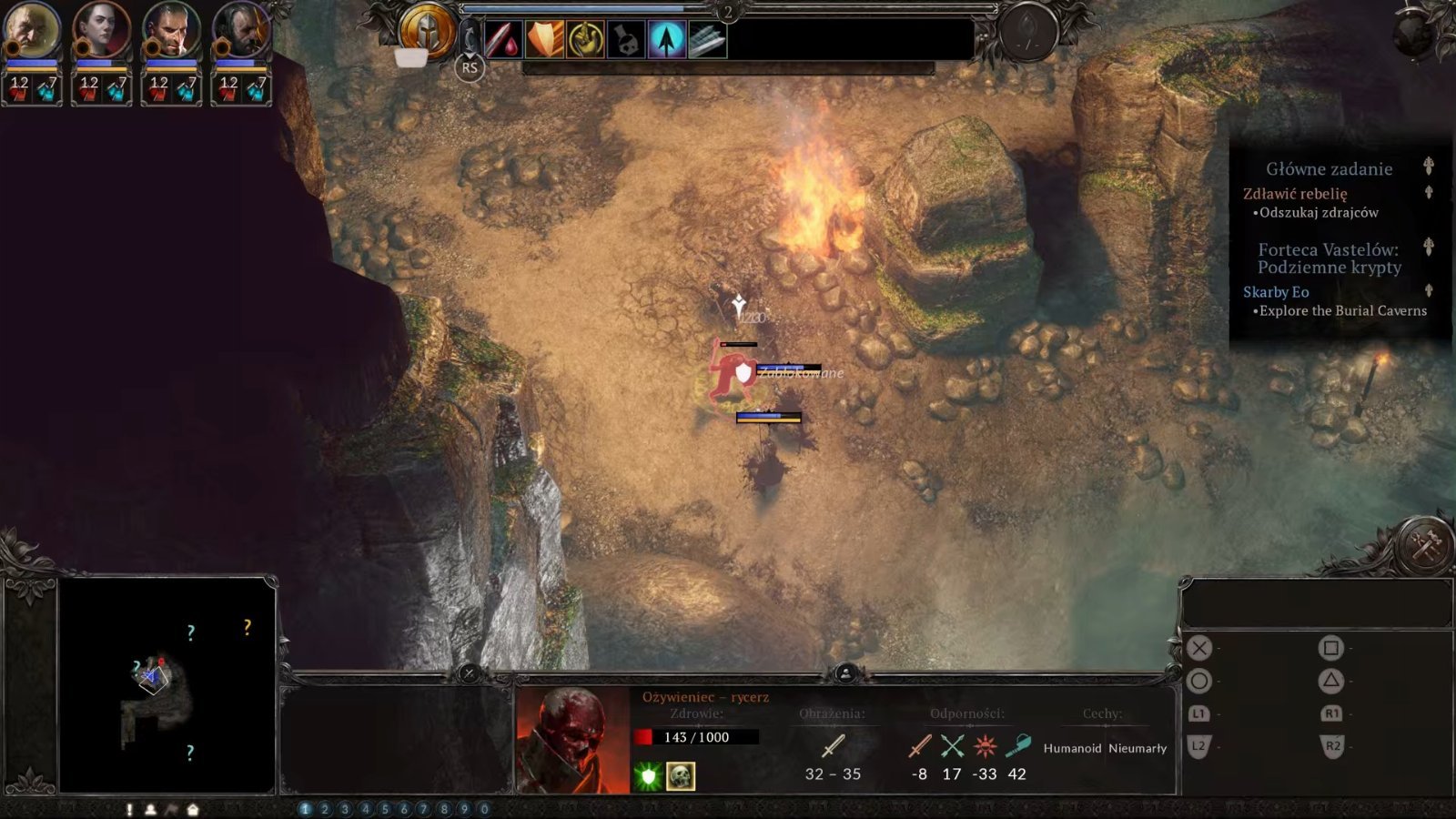Toggle the minimap exclamation mark filter

pyautogui.click(x=129, y=809)
